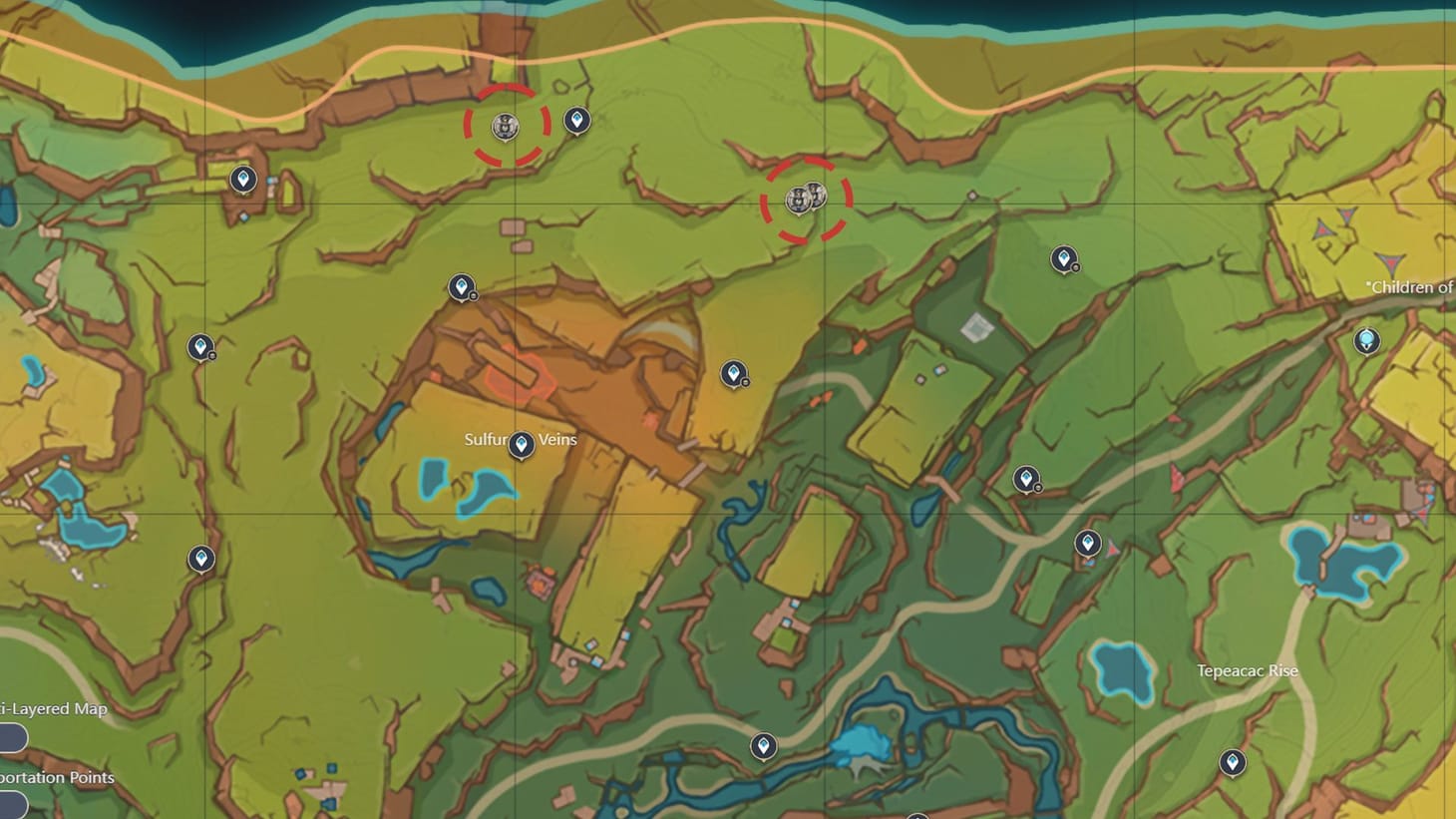Click the bottom-center teleport waypoint
Image resolution: width=1456 pixels, height=819 pixels.
(763, 743)
